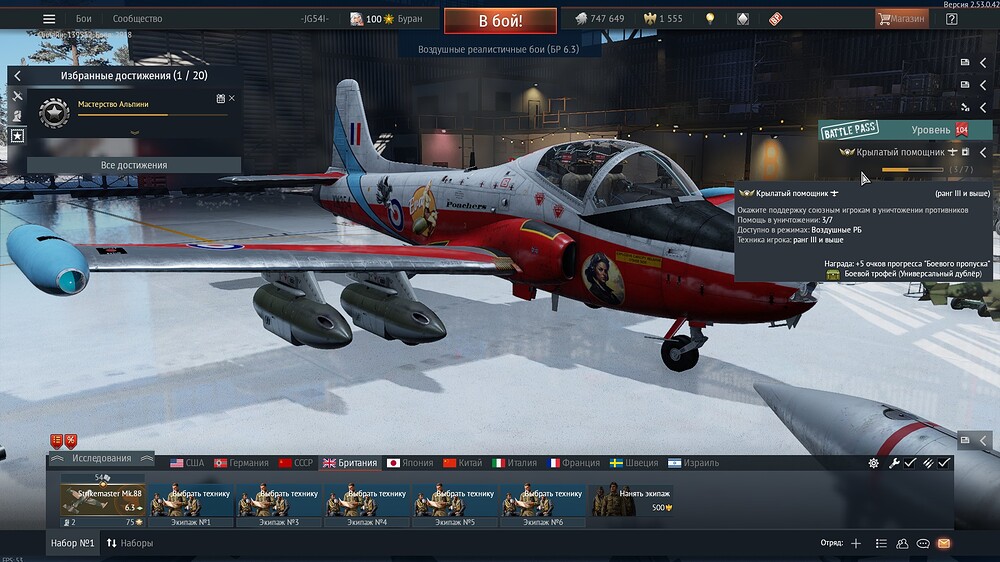Image resolution: width=1000 pixels, height=562 pixels.
Task: Open the 'Исследования' research tree
Action: click(x=101, y=459)
